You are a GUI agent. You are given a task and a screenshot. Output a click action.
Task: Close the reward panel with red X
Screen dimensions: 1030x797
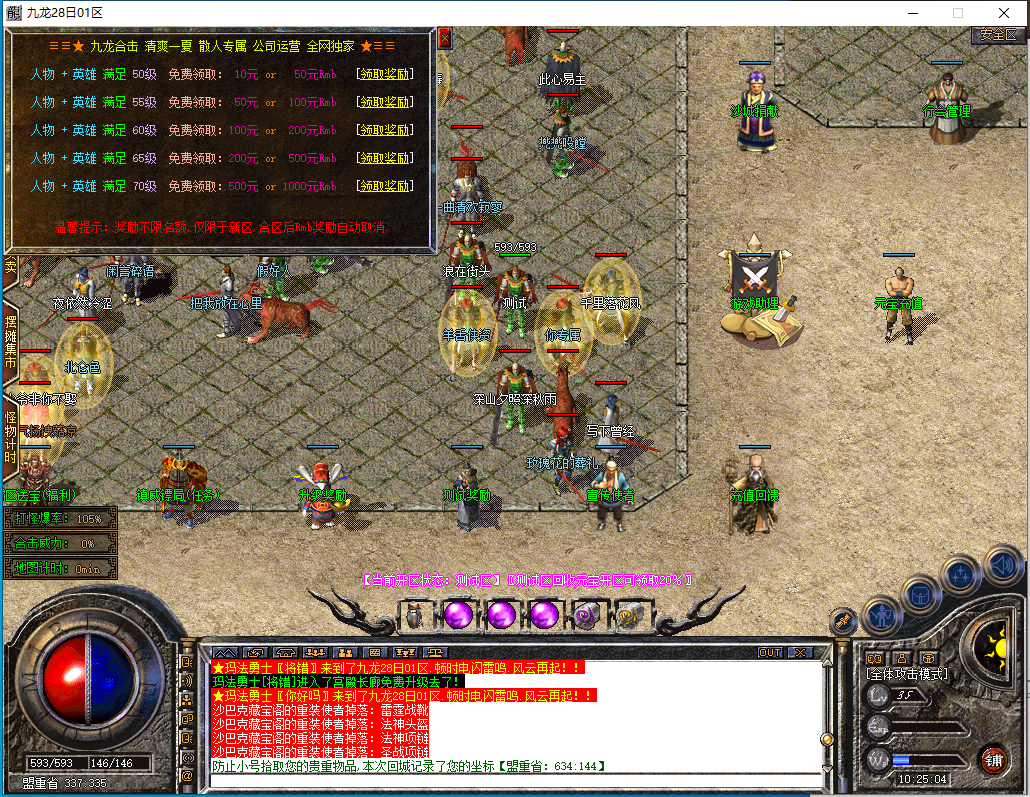pyautogui.click(x=444, y=38)
